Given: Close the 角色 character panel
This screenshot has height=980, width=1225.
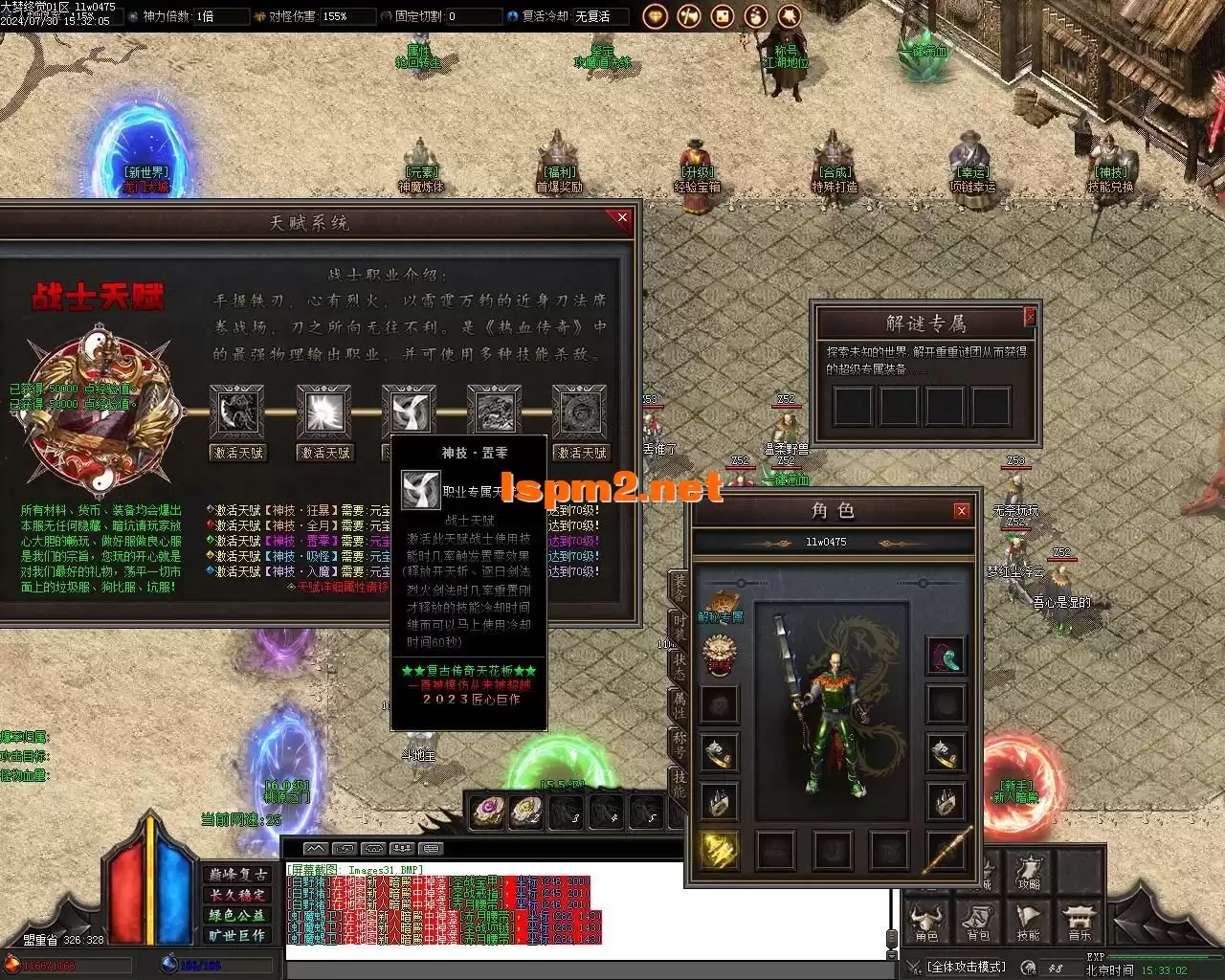Looking at the screenshot, I should click(x=961, y=512).
